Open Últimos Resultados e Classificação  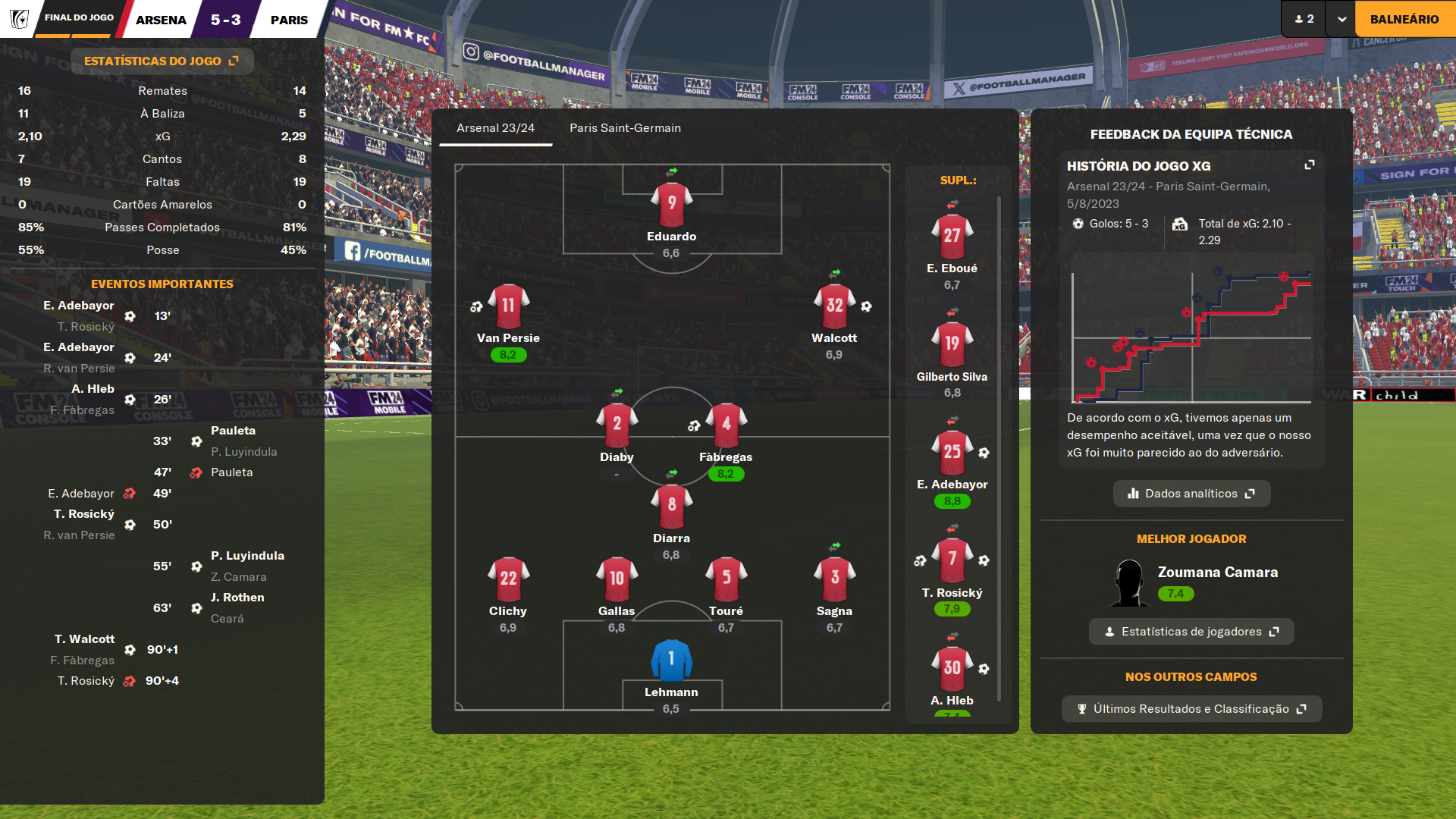pos(1191,709)
